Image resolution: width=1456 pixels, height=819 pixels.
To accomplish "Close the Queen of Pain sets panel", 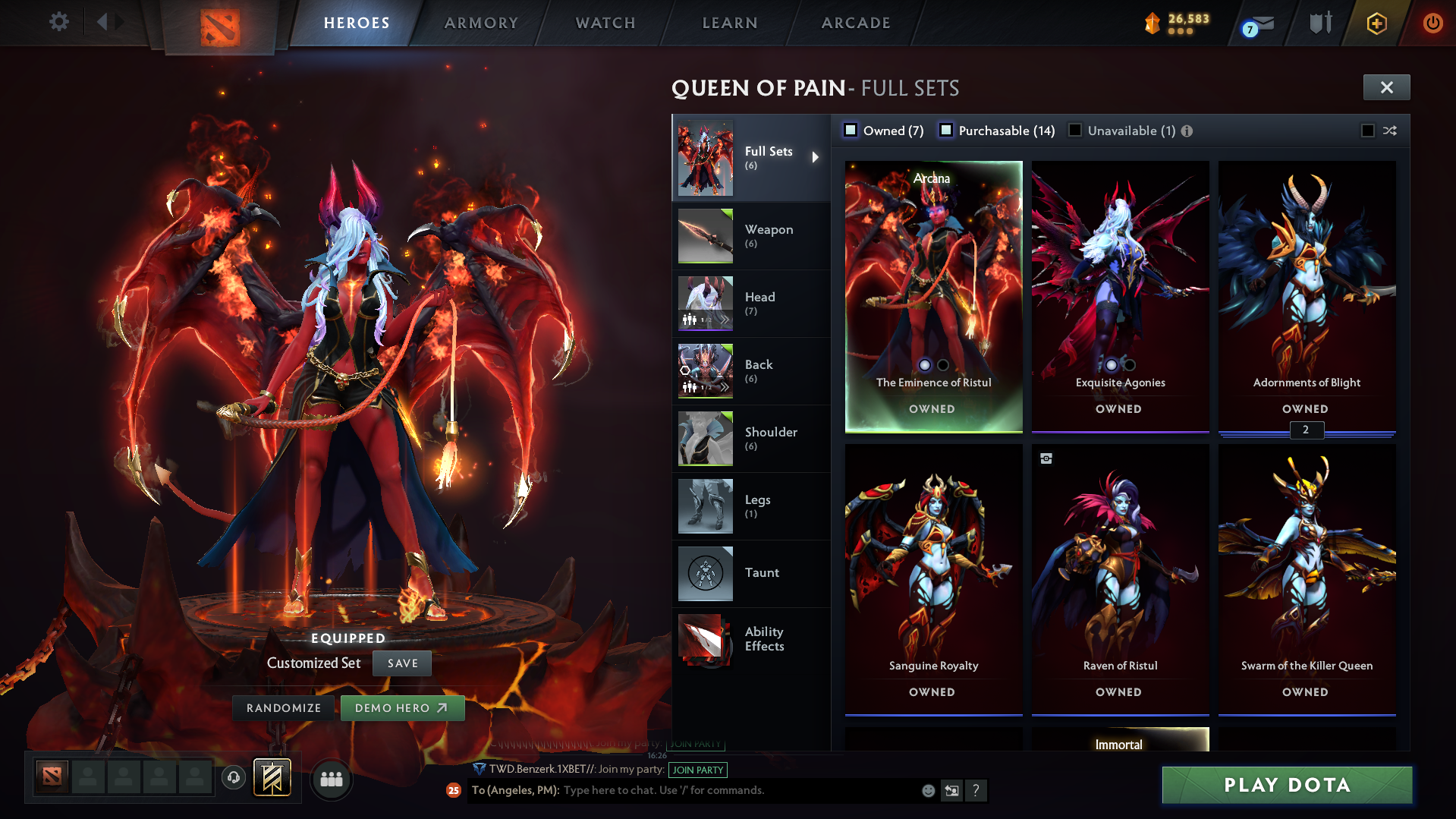I will coord(1386,87).
